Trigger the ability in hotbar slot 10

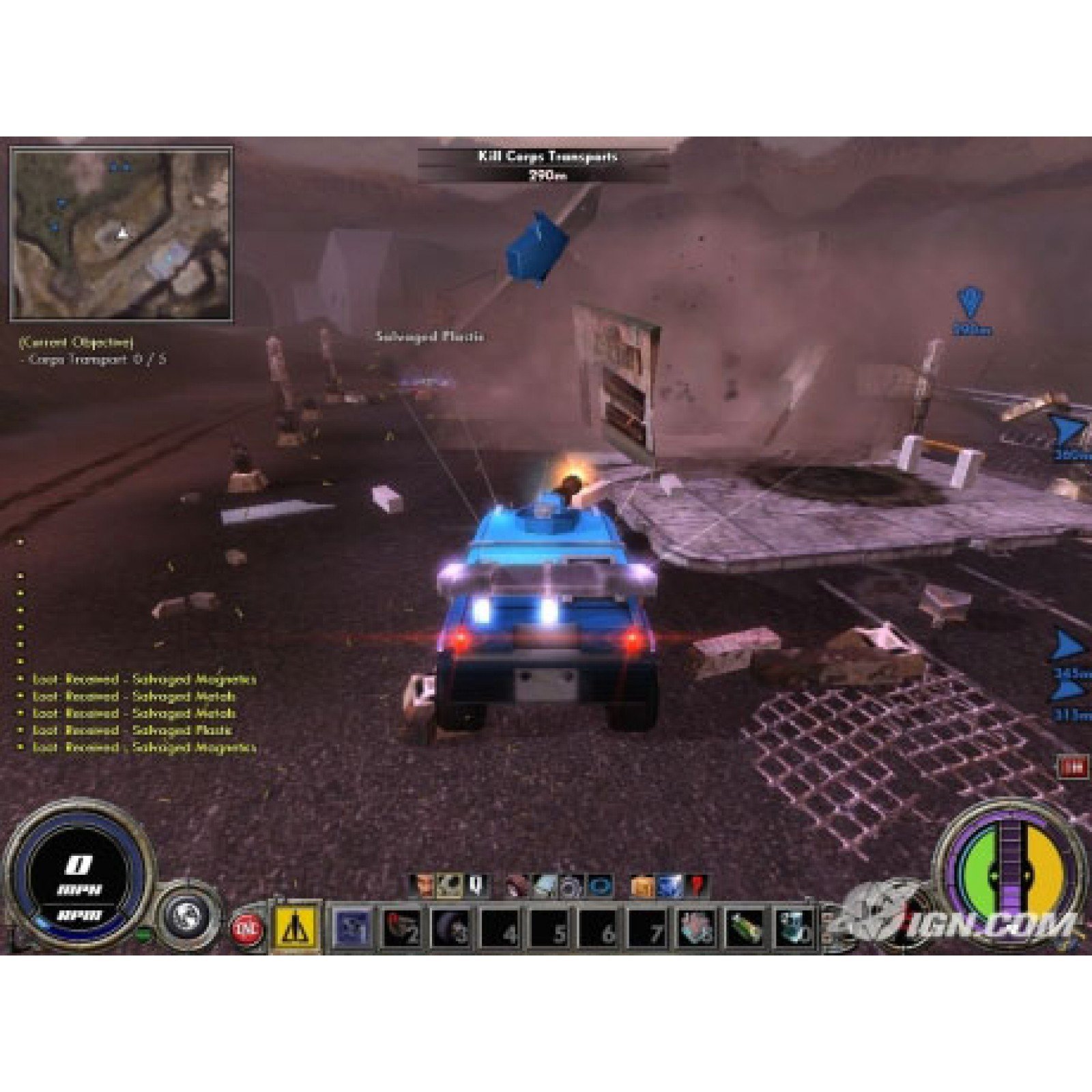click(x=793, y=930)
